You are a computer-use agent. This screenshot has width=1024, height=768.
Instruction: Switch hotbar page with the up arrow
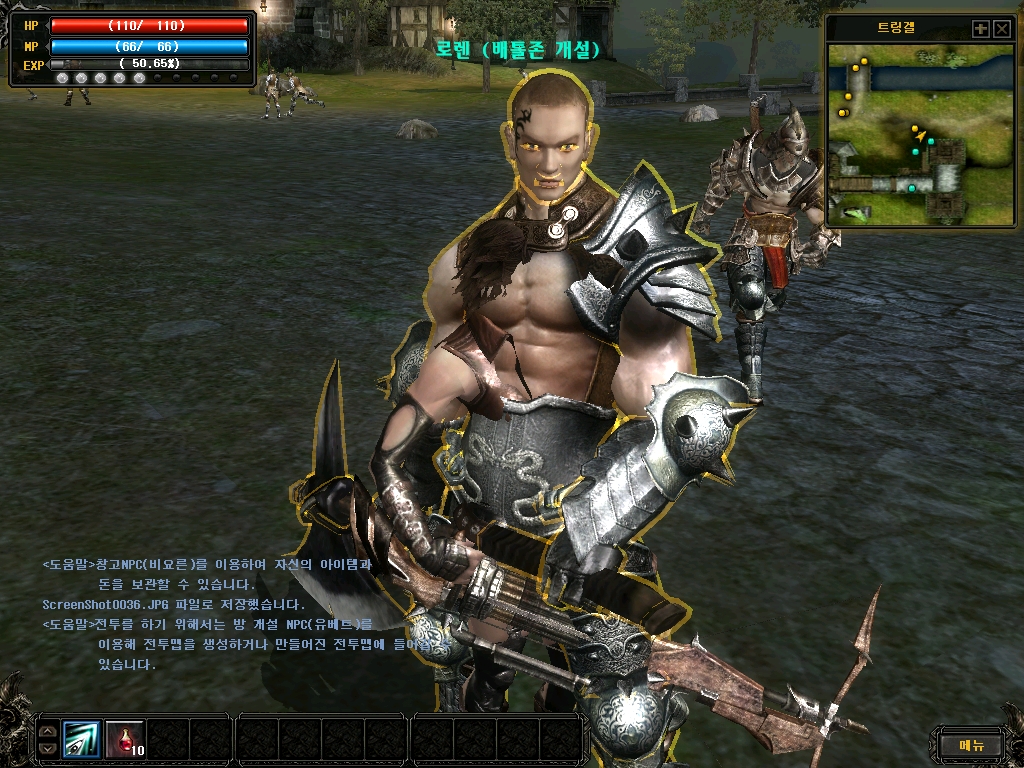tap(48, 731)
